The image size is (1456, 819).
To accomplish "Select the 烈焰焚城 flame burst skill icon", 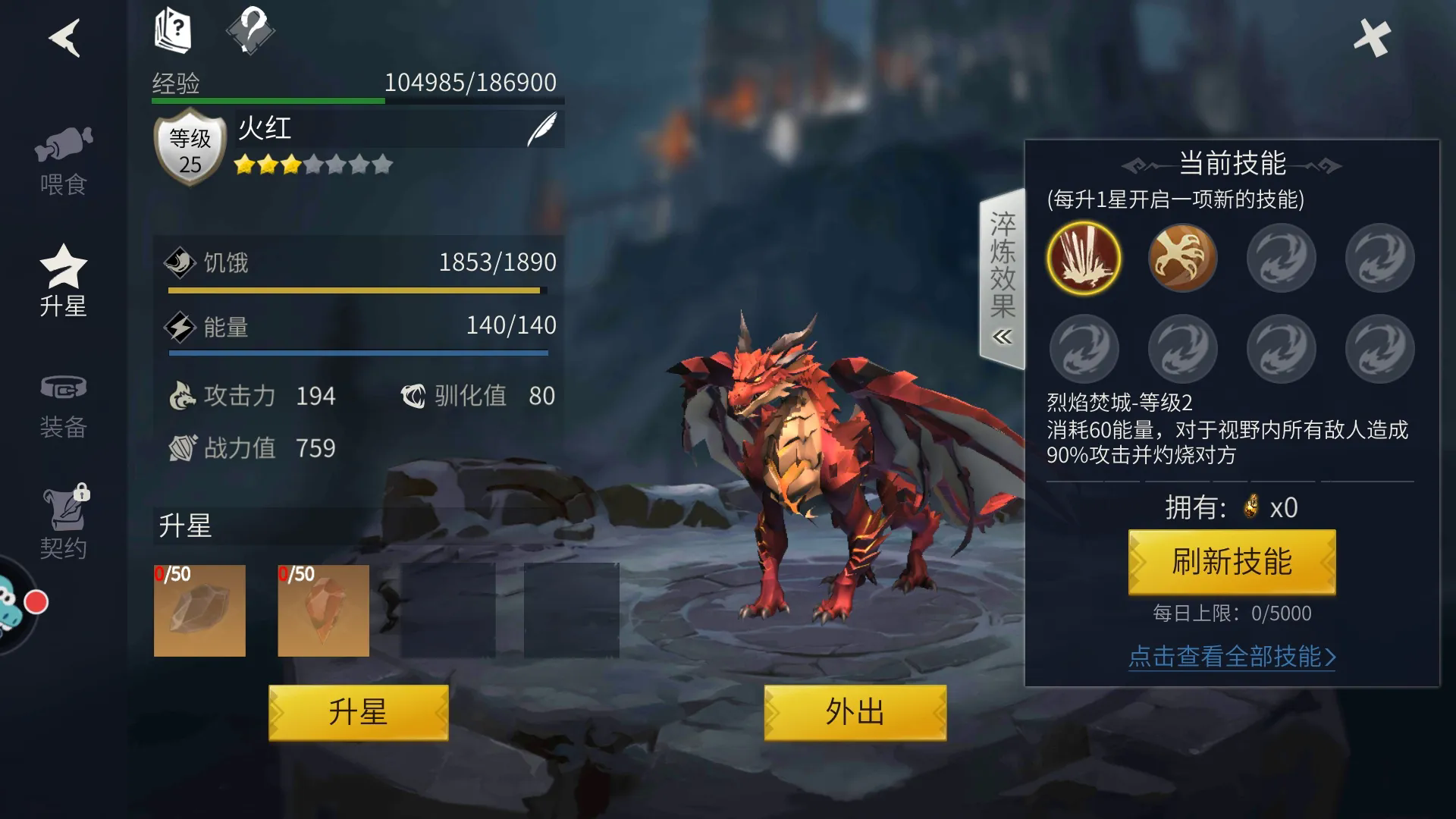I will pyautogui.click(x=1084, y=258).
